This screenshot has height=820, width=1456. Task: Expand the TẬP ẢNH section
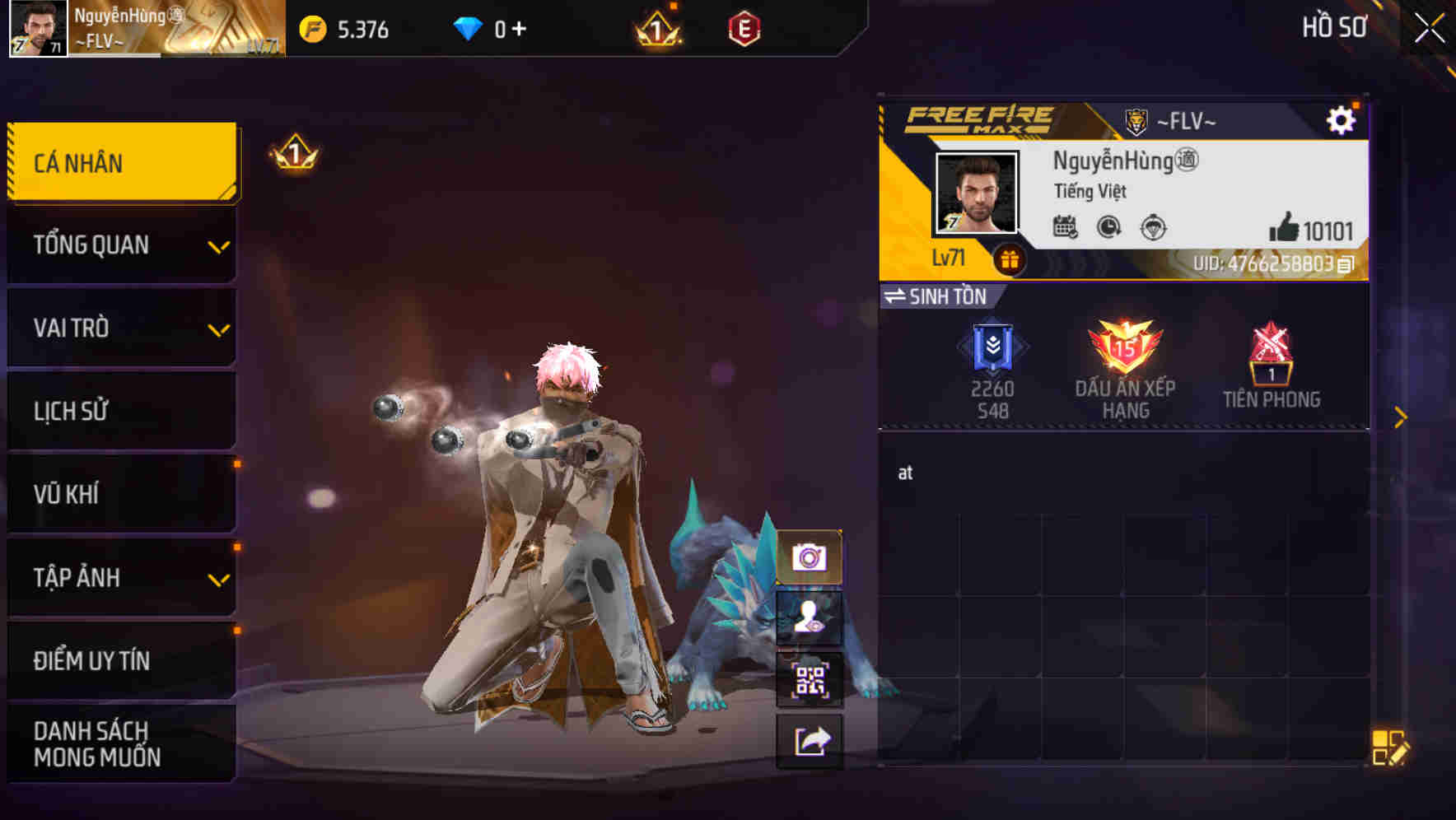(119, 578)
